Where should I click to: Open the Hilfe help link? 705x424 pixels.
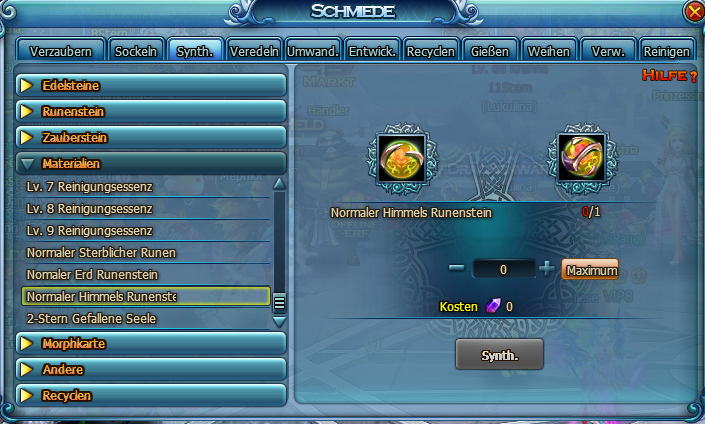(x=668, y=76)
